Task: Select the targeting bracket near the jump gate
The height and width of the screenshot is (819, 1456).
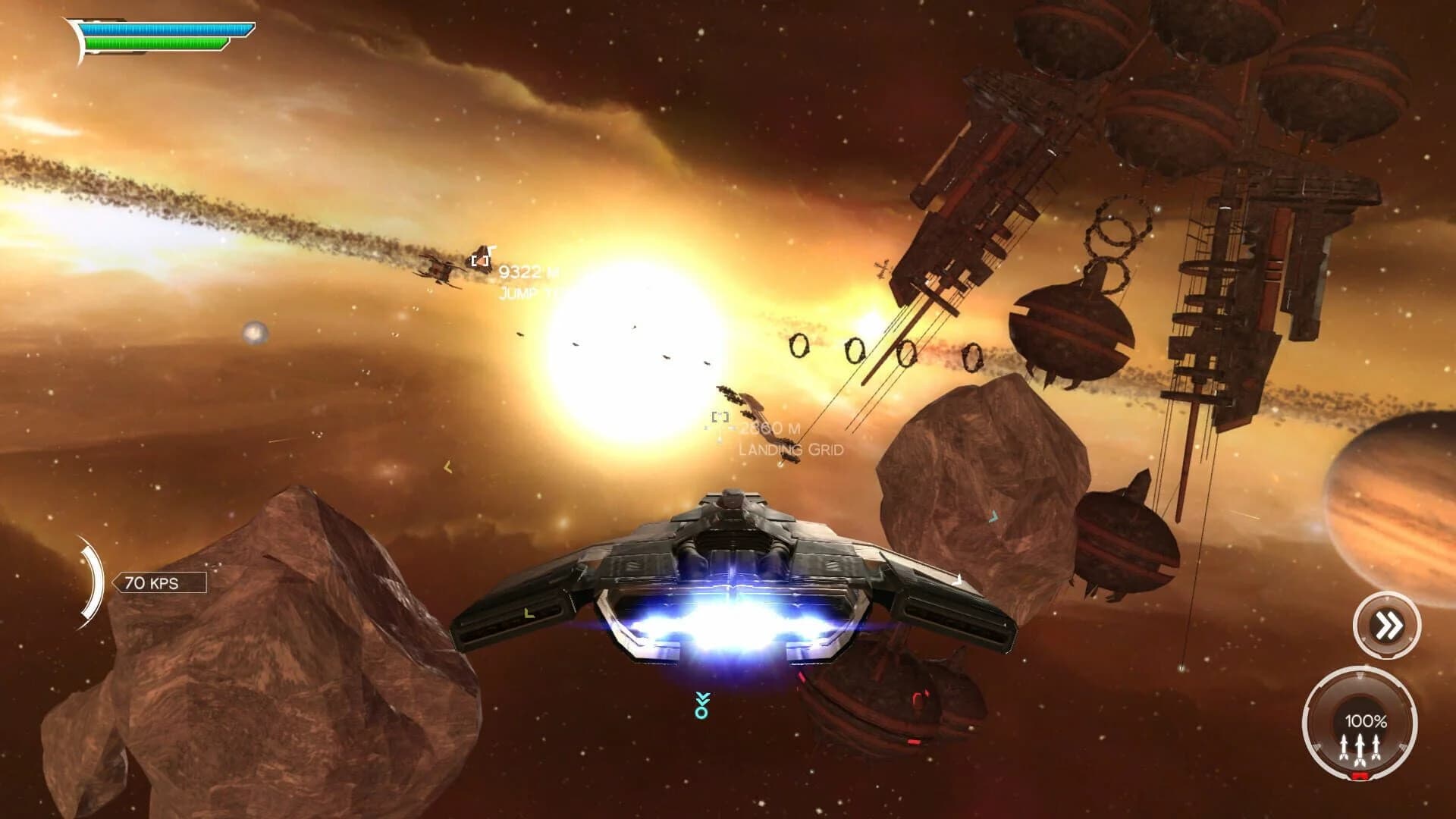Action: [x=479, y=262]
